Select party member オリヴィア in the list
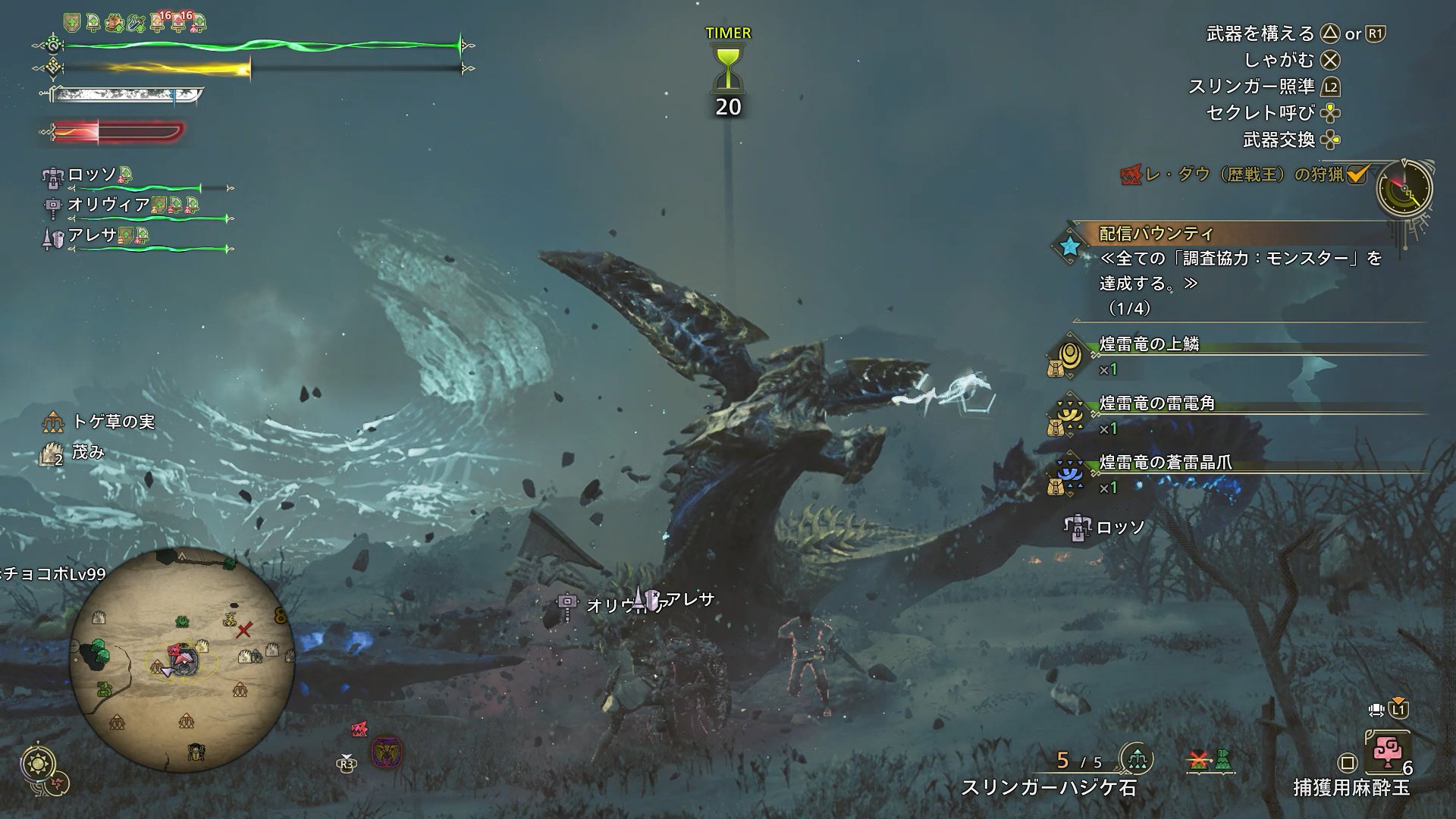This screenshot has height=819, width=1456. 108,205
